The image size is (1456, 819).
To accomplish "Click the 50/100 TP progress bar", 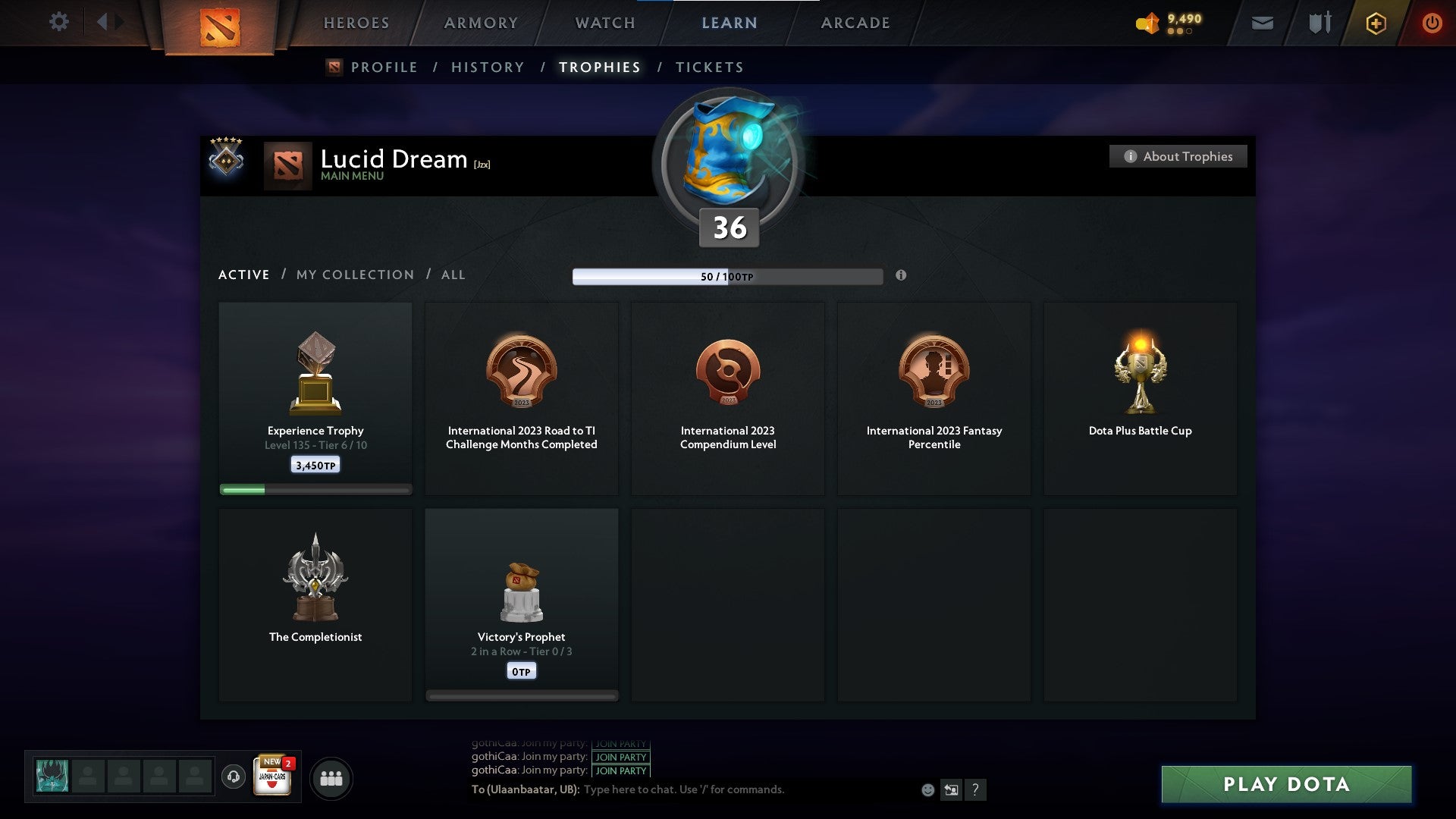I will tap(728, 276).
